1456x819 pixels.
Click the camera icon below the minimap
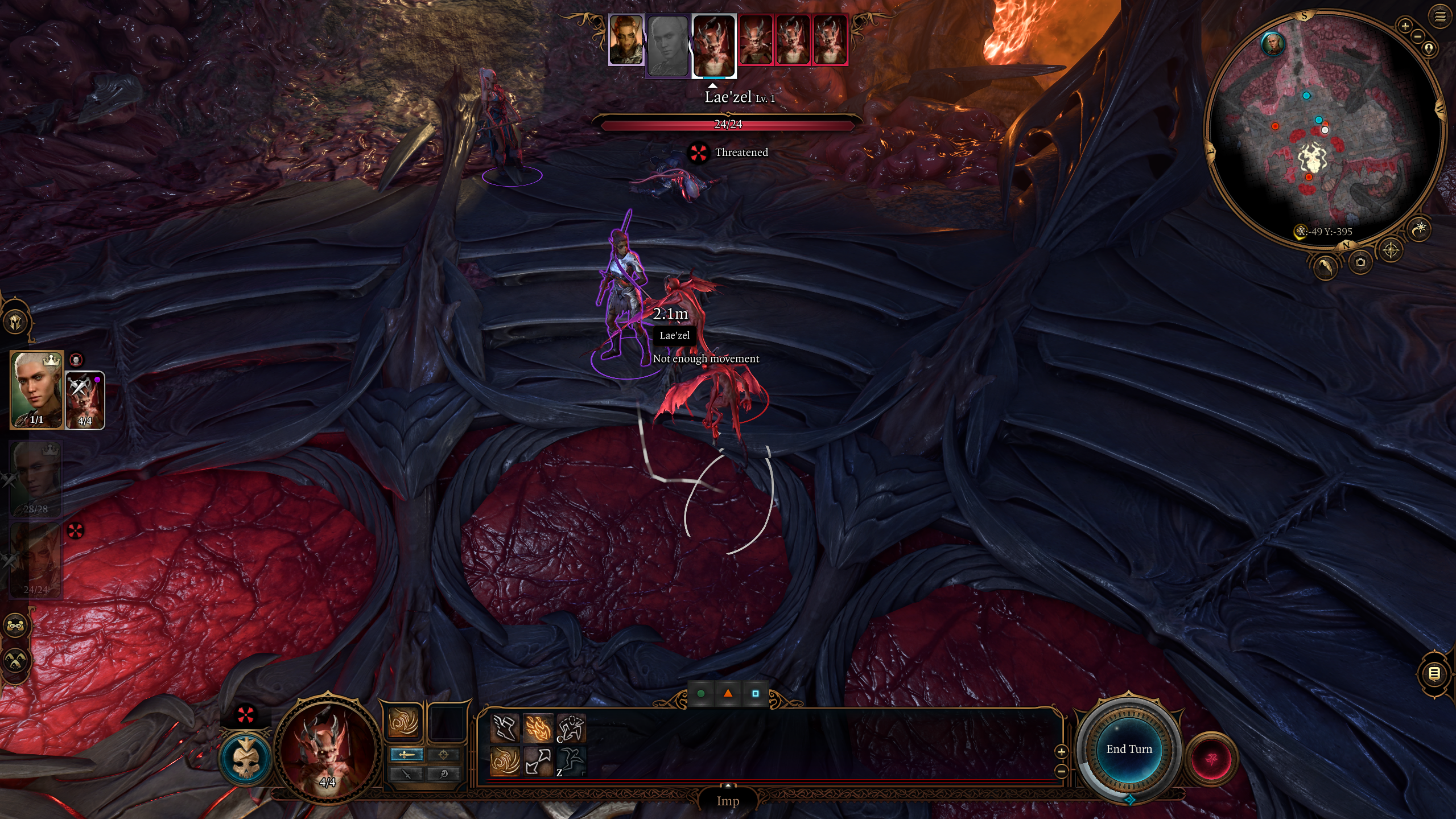click(x=1360, y=261)
